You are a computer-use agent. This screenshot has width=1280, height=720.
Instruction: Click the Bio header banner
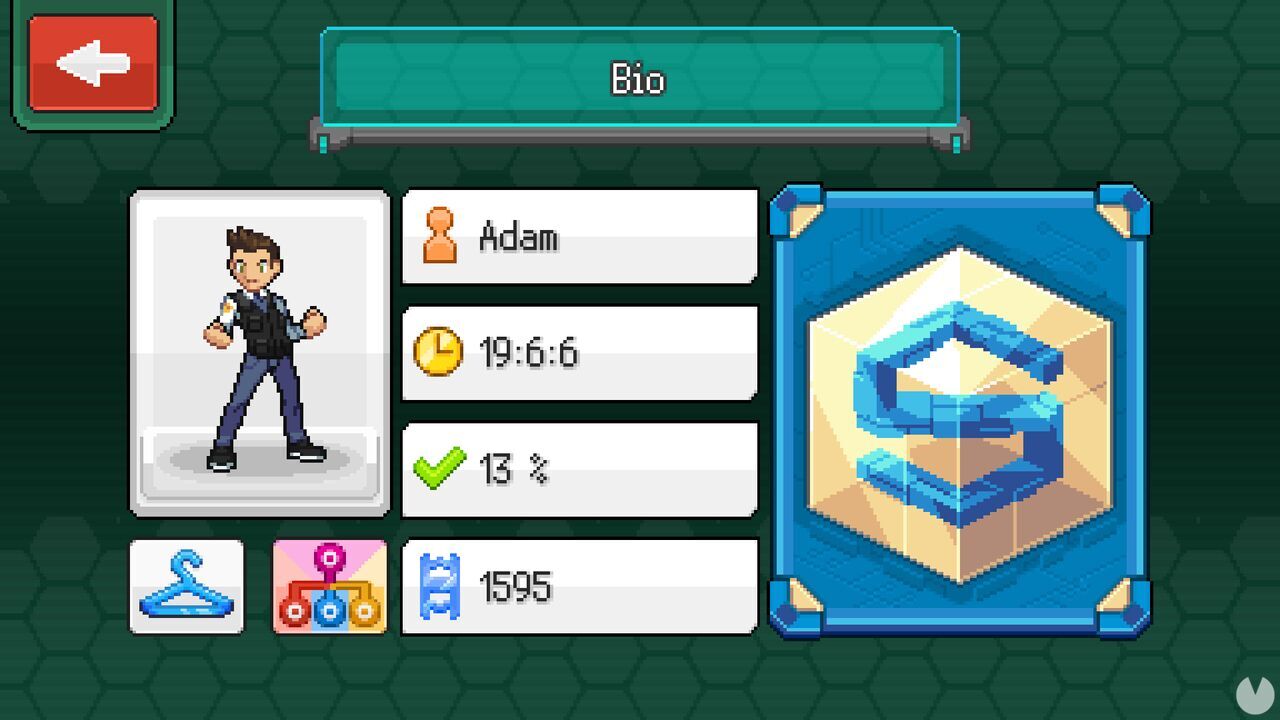point(637,78)
